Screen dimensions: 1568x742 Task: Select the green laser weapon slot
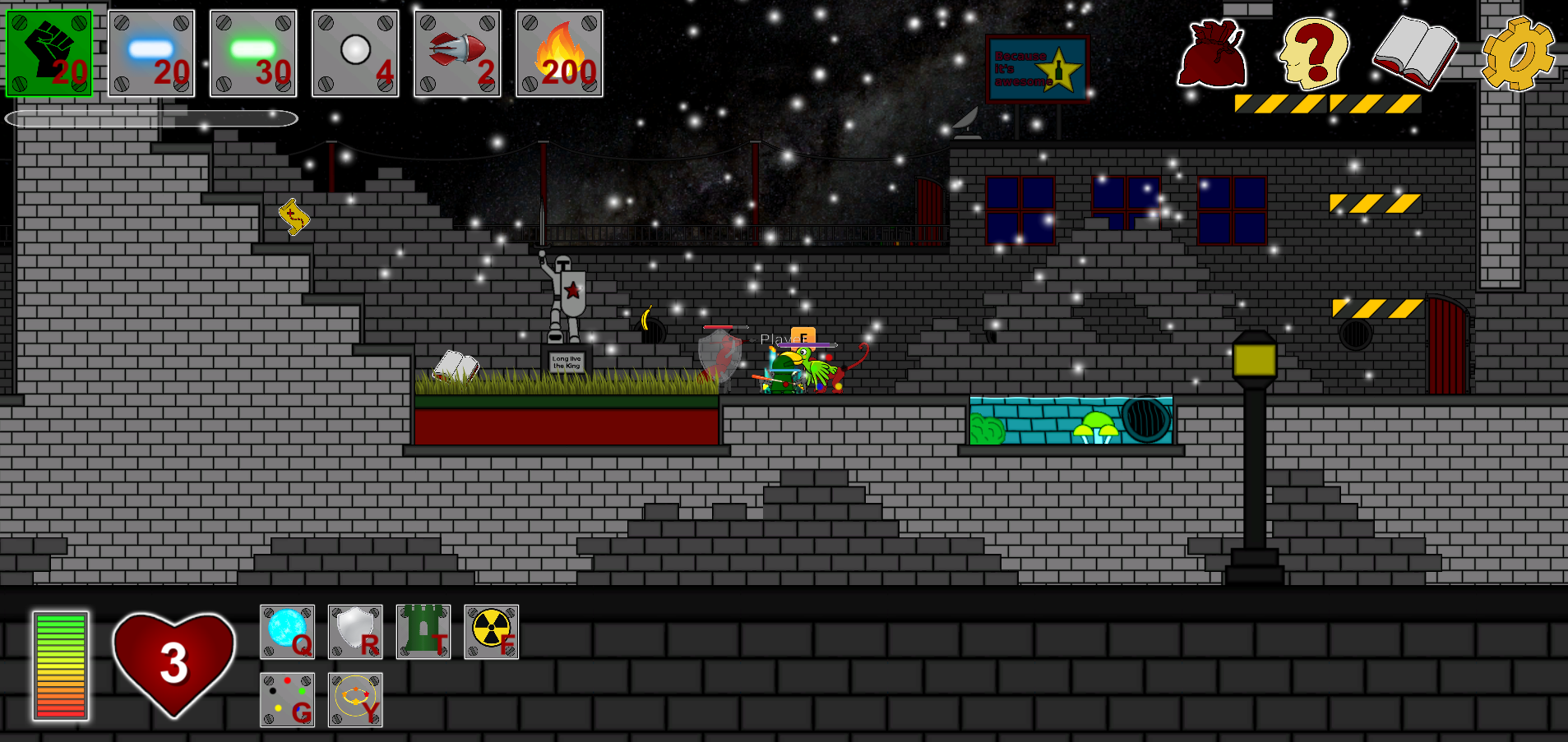click(x=253, y=53)
